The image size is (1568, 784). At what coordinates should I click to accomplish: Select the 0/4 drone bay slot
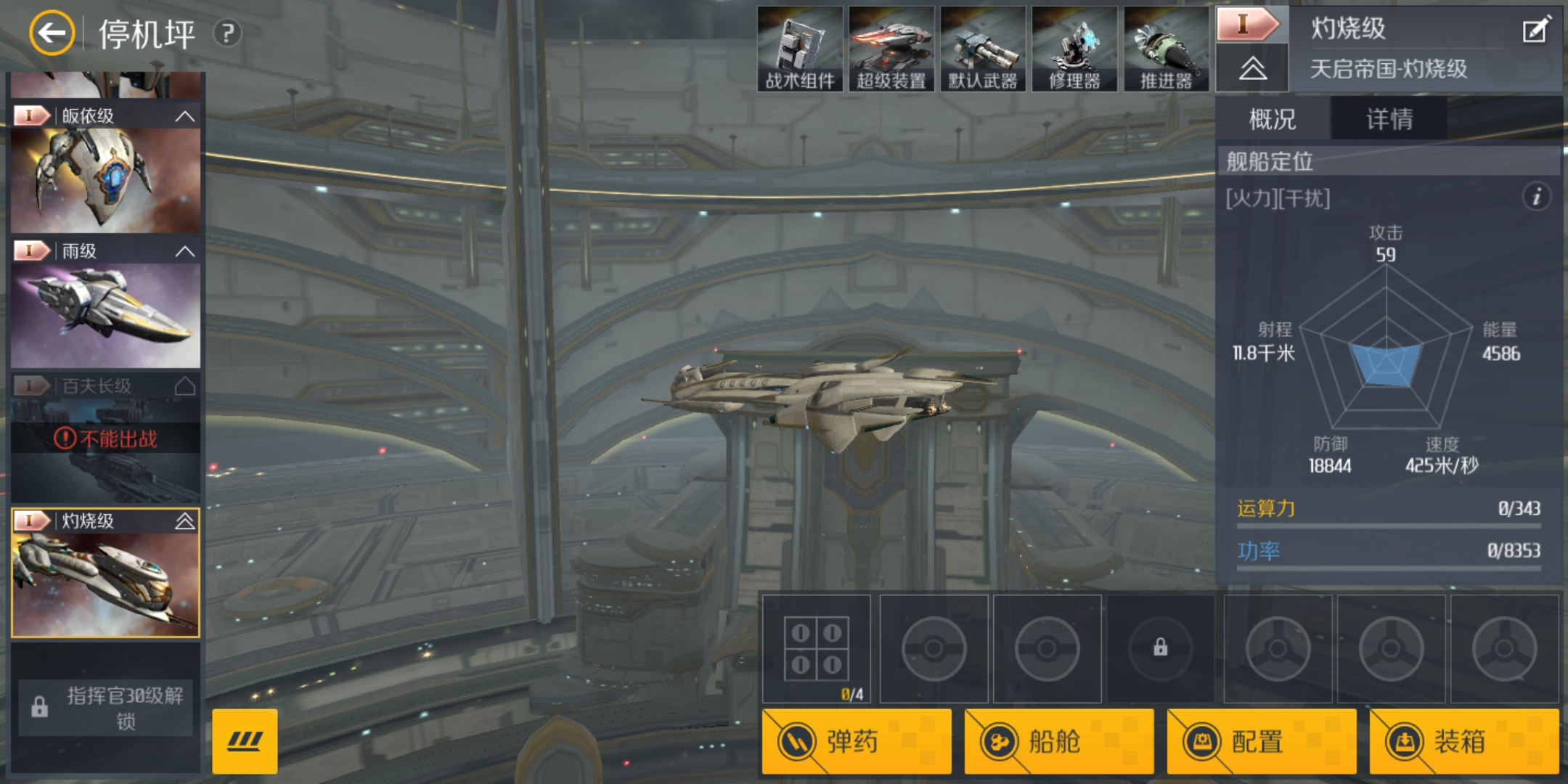[x=817, y=649]
